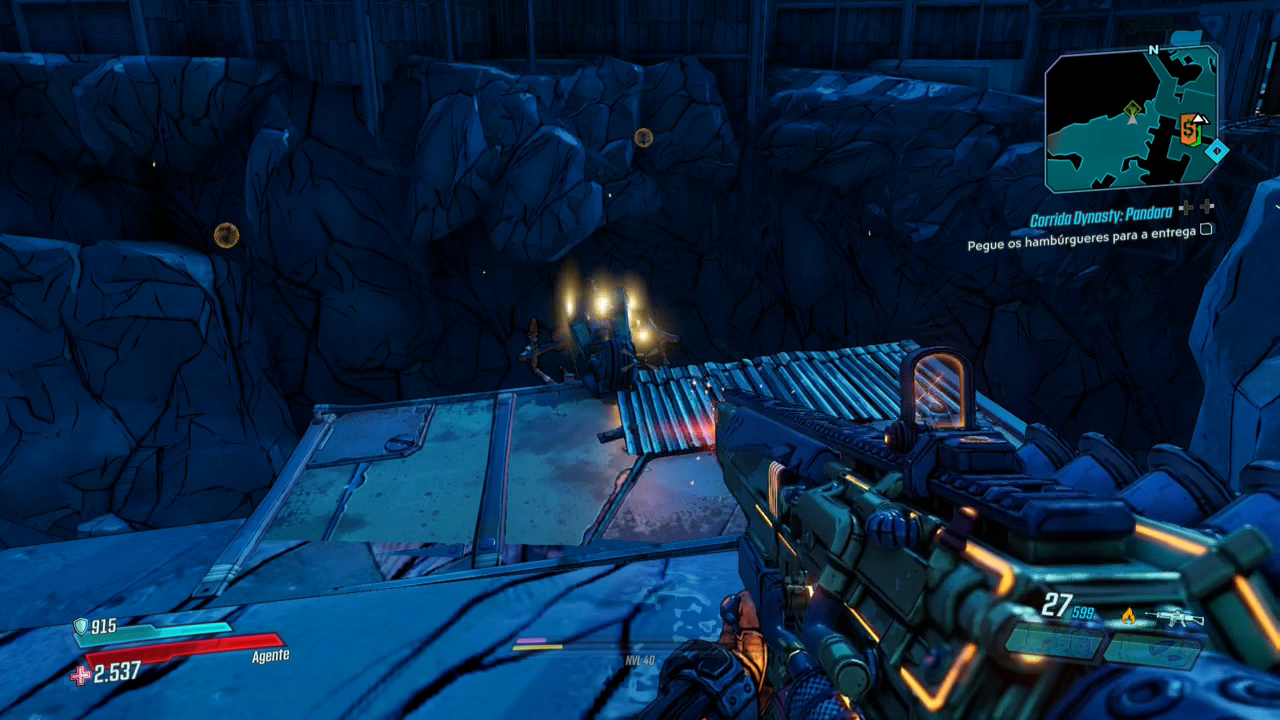1280x720 pixels.
Task: Toggle the hamburger pickup objective checkbox
Action: coord(1206,229)
